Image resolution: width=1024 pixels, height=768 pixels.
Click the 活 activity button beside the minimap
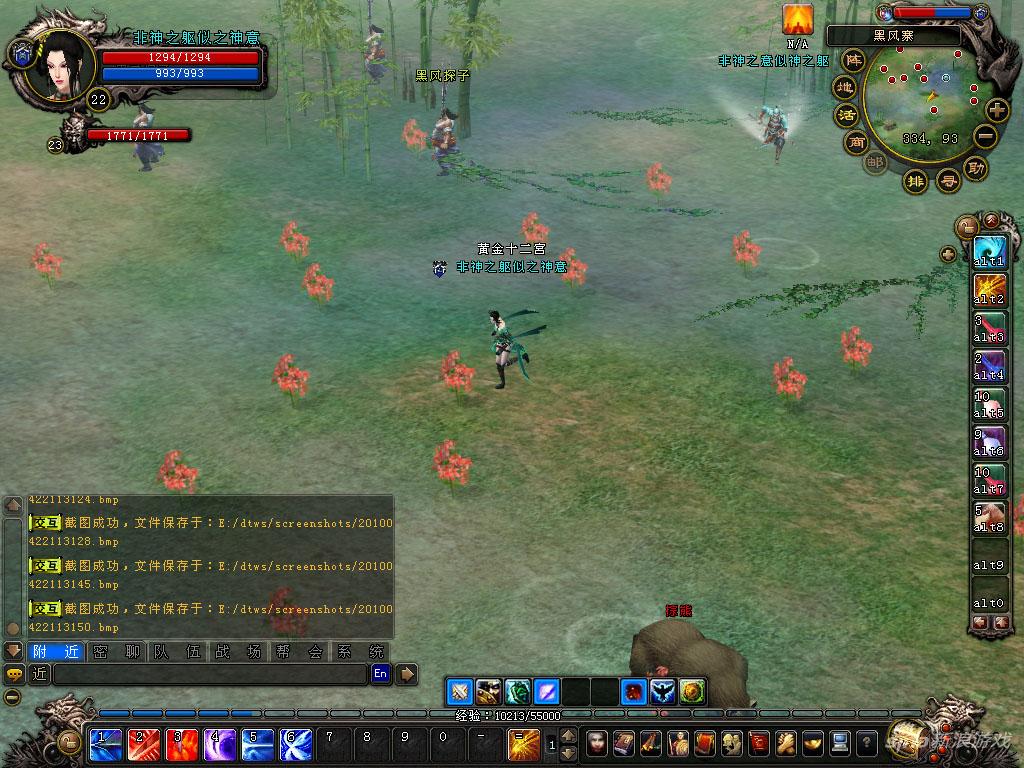pyautogui.click(x=847, y=114)
